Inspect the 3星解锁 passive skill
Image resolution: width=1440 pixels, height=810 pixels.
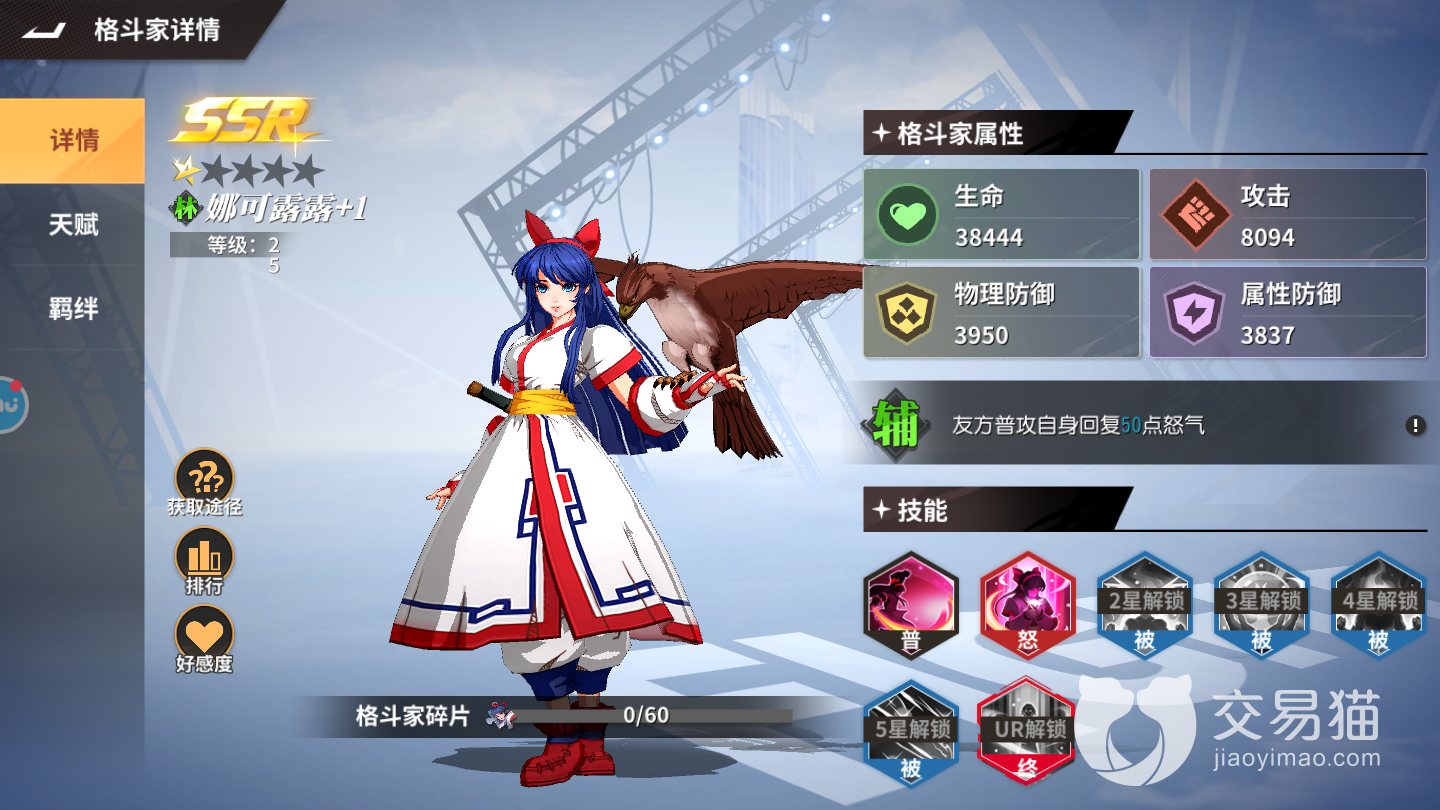(1261, 605)
